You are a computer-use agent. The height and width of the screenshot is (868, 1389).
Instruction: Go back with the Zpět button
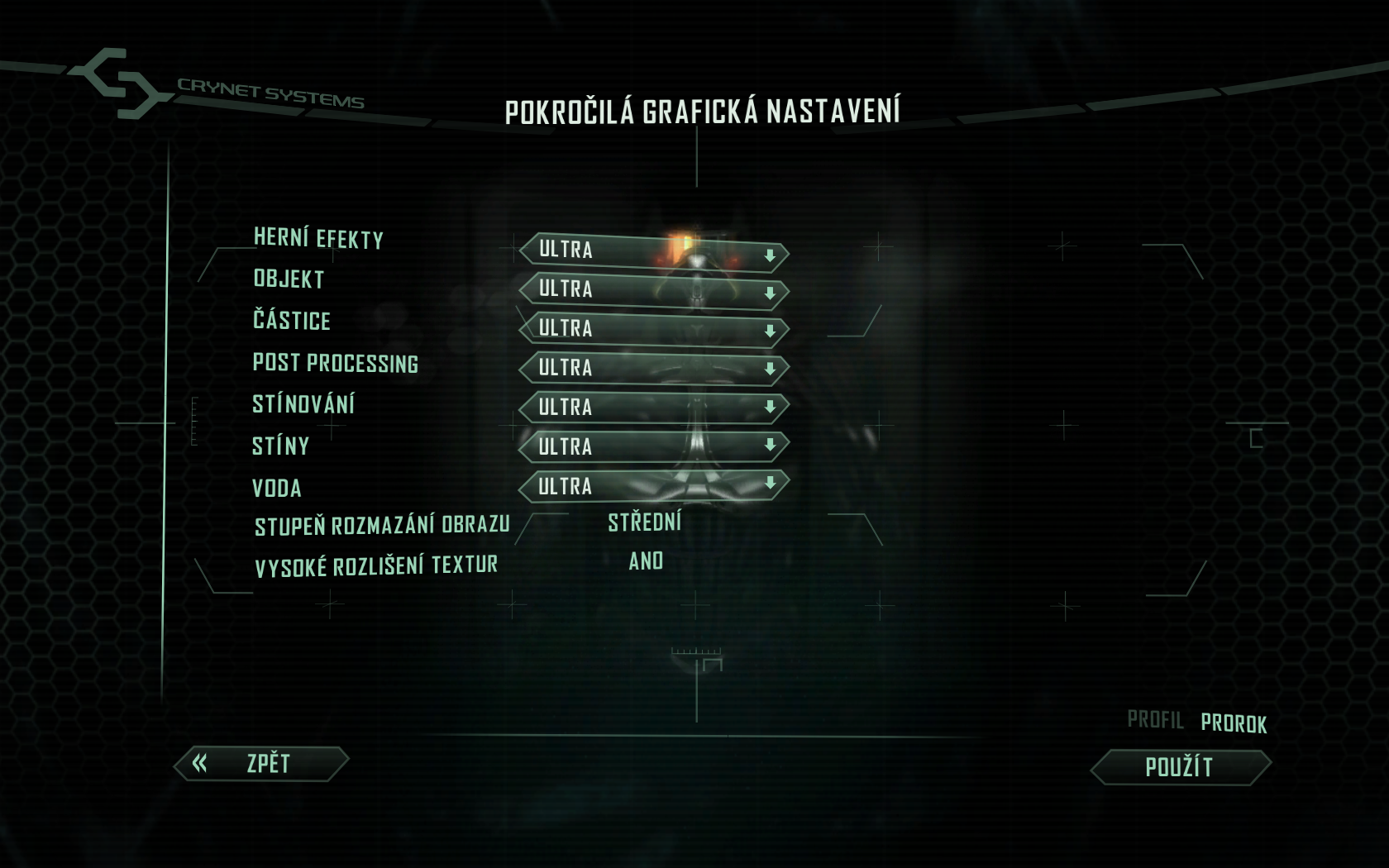click(x=261, y=764)
